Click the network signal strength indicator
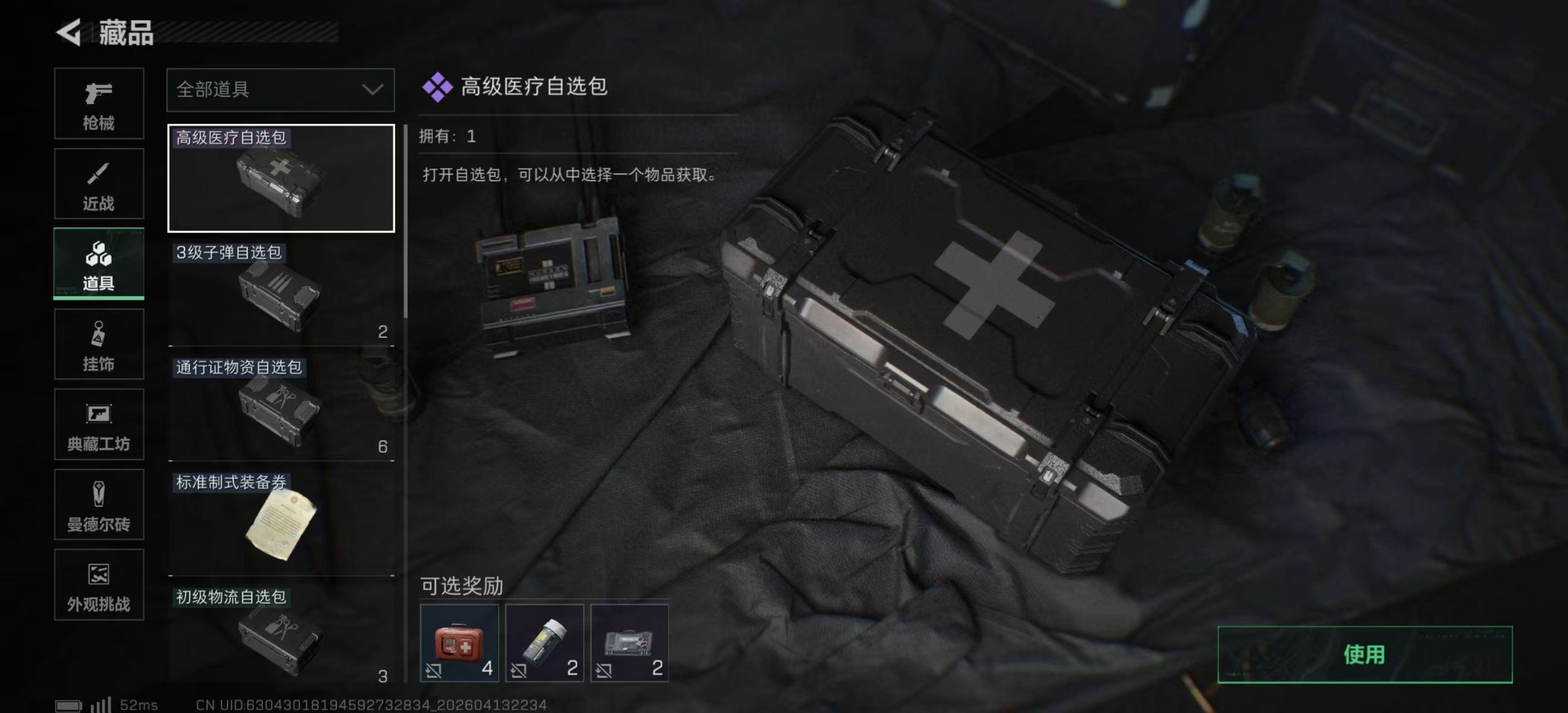 point(101,705)
